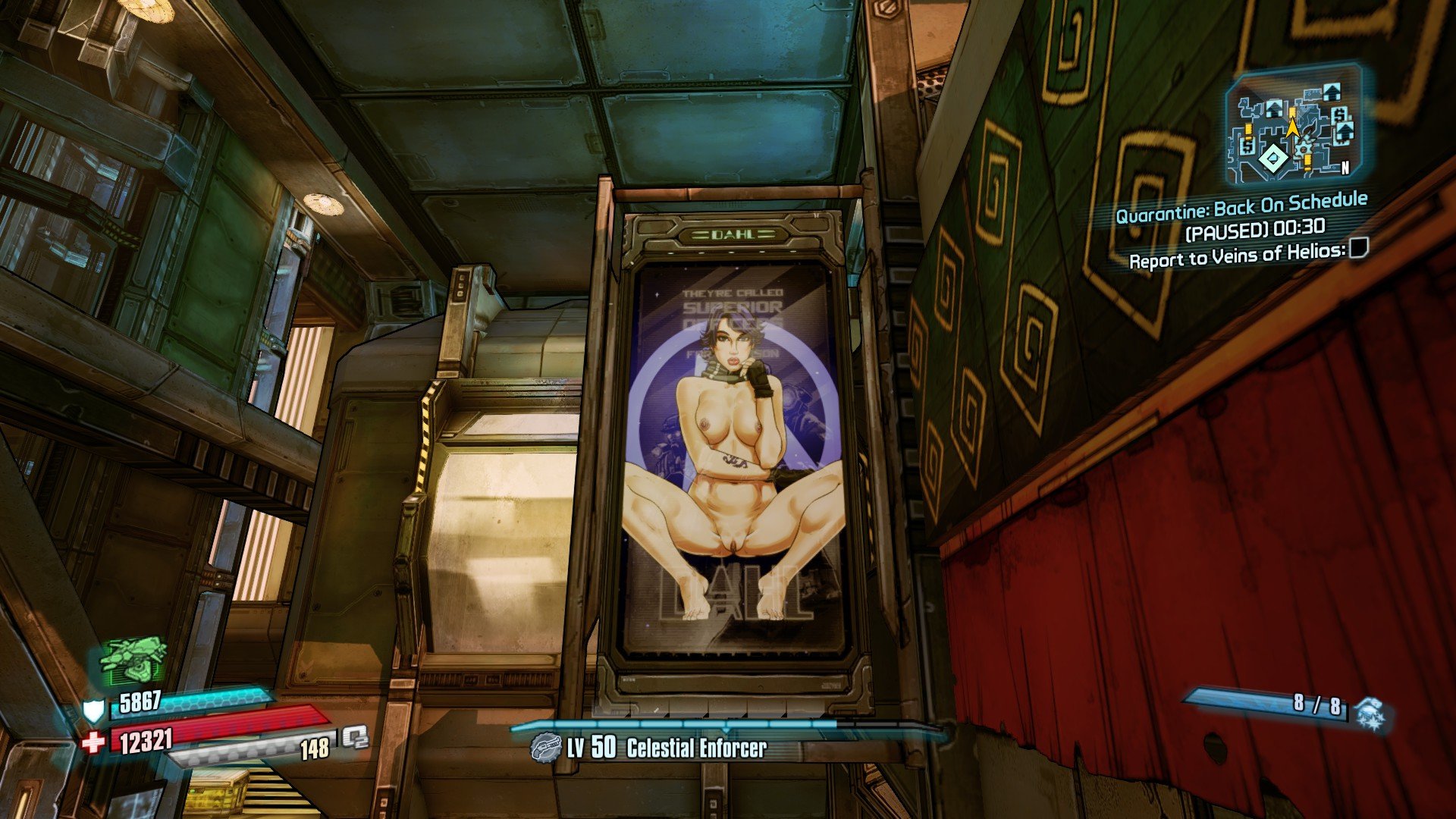Screen dimensions: 1456x819
Task: Click the red cross health icon
Action: pos(93,742)
